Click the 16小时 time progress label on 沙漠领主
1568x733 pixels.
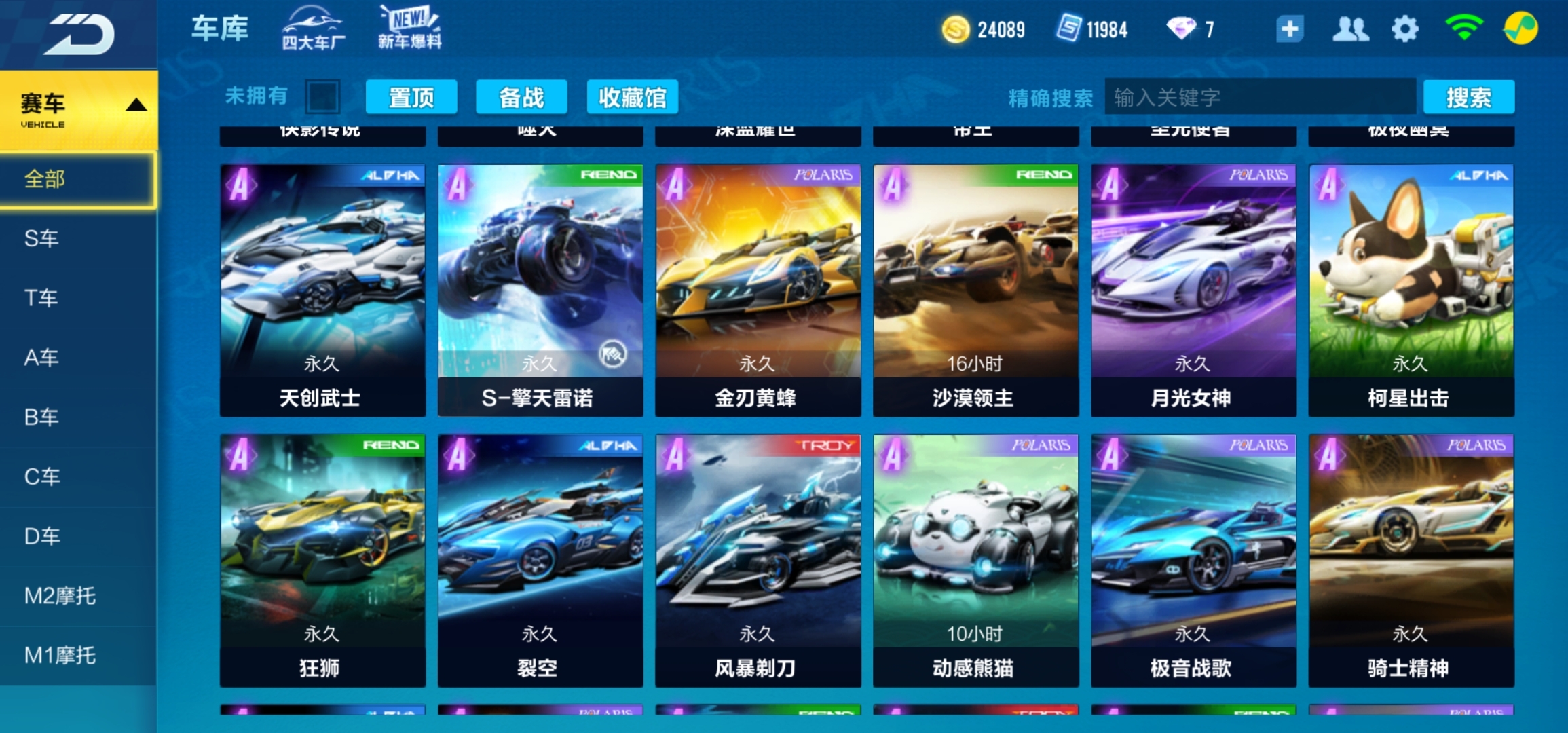974,363
